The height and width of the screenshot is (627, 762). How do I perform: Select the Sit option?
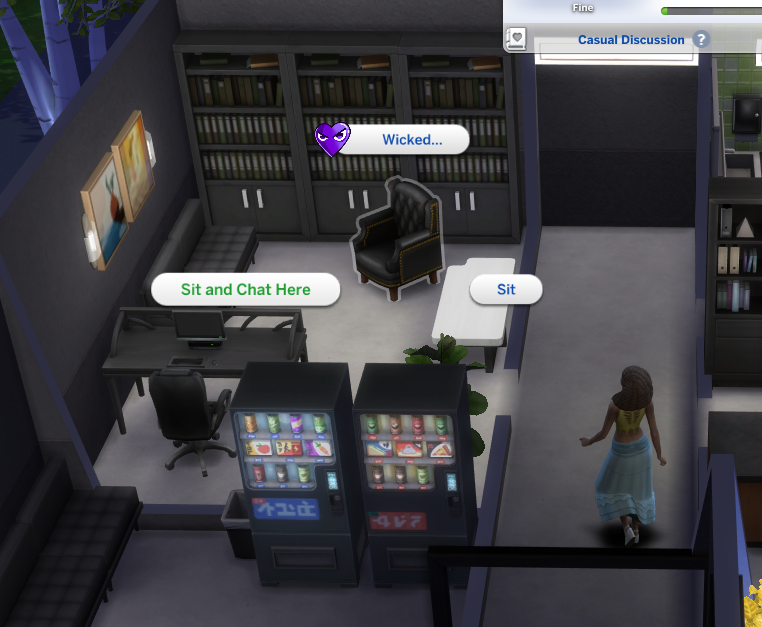click(x=506, y=290)
